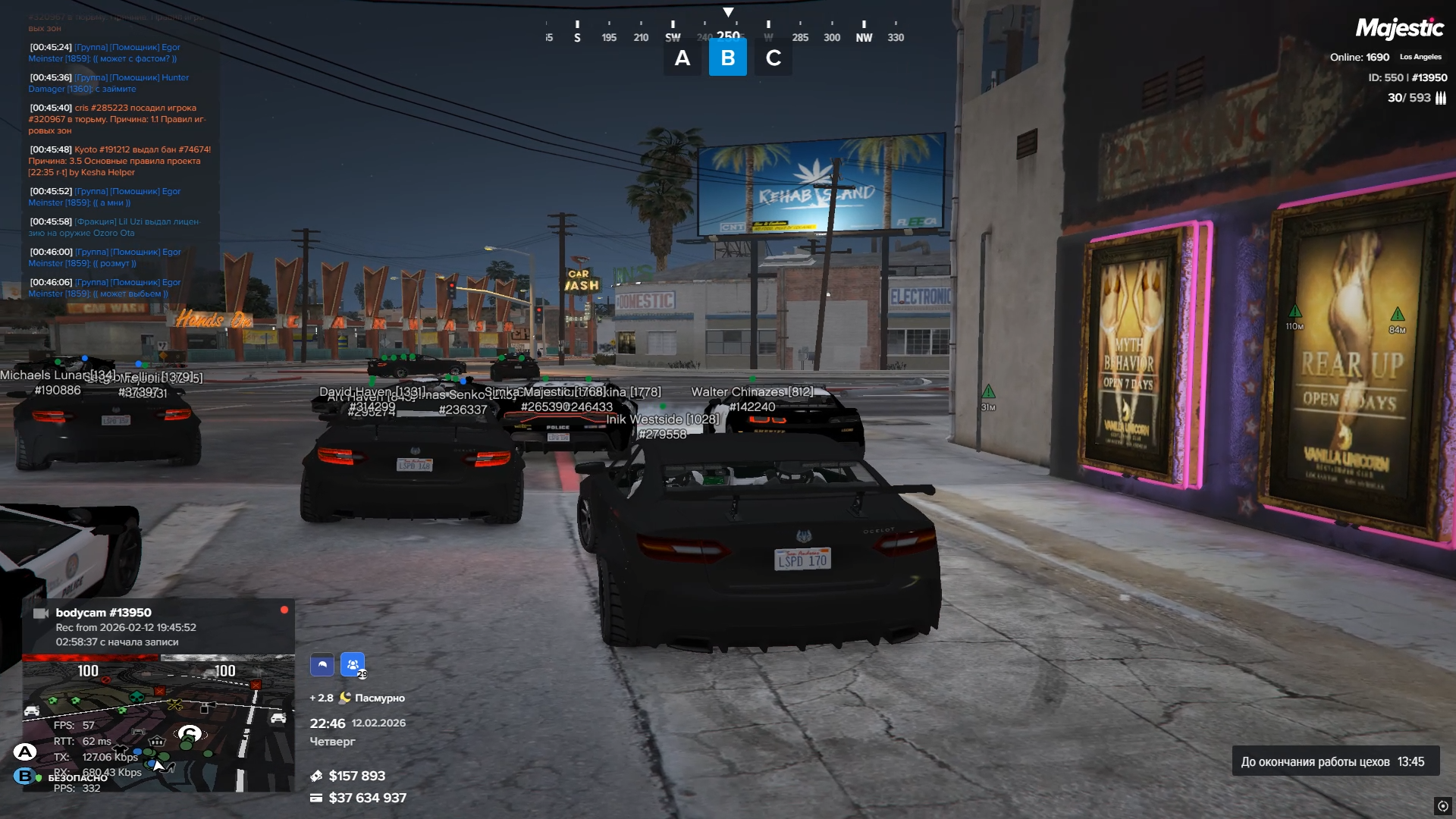The width and height of the screenshot is (1456, 819).
Task: Select the mechanic wrench marker on minimap
Action: coord(175,705)
